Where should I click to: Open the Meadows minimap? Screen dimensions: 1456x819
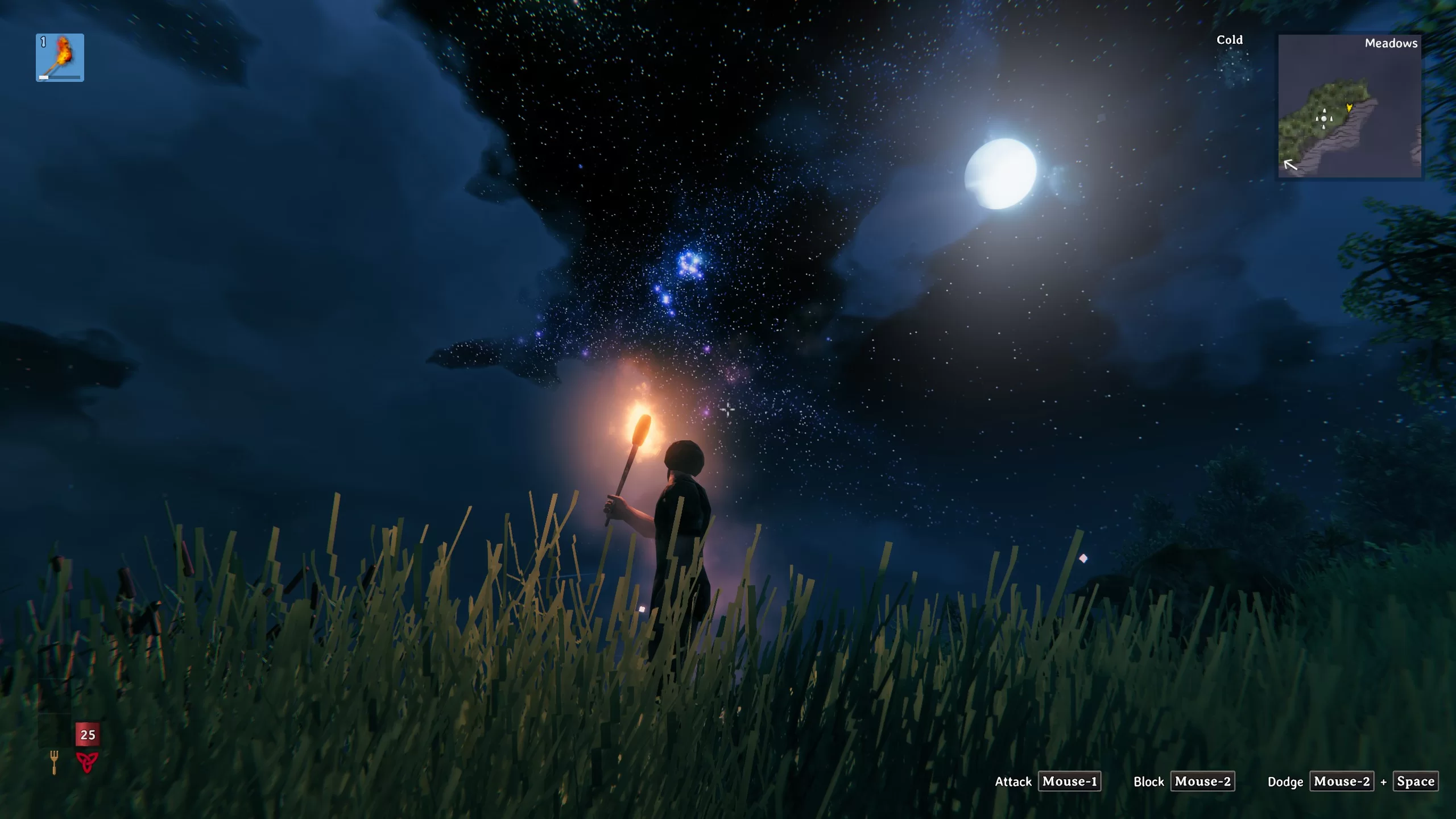click(x=1349, y=106)
